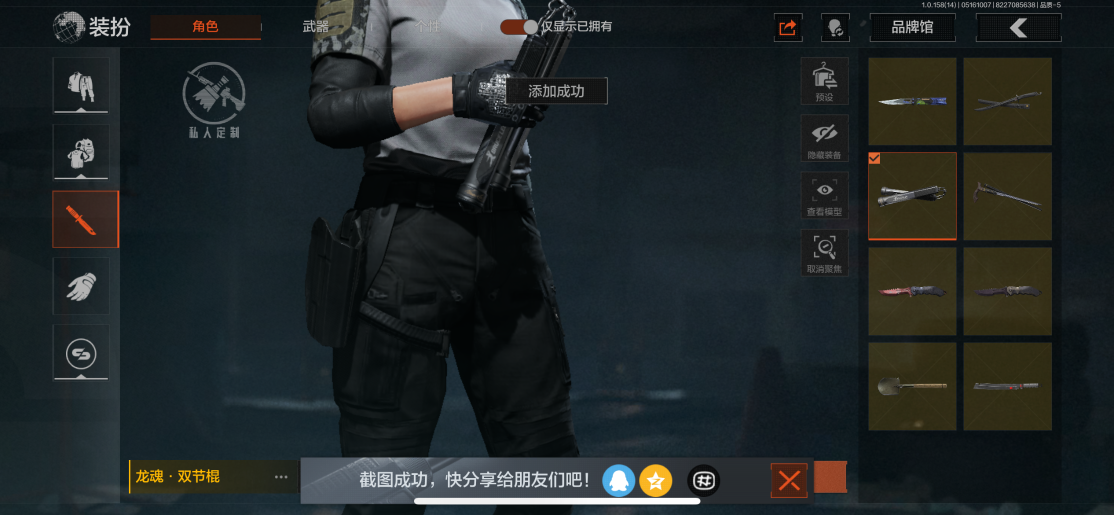Screen dimensions: 1114x515
Task: Close the screenshot share bar
Action: (789, 481)
